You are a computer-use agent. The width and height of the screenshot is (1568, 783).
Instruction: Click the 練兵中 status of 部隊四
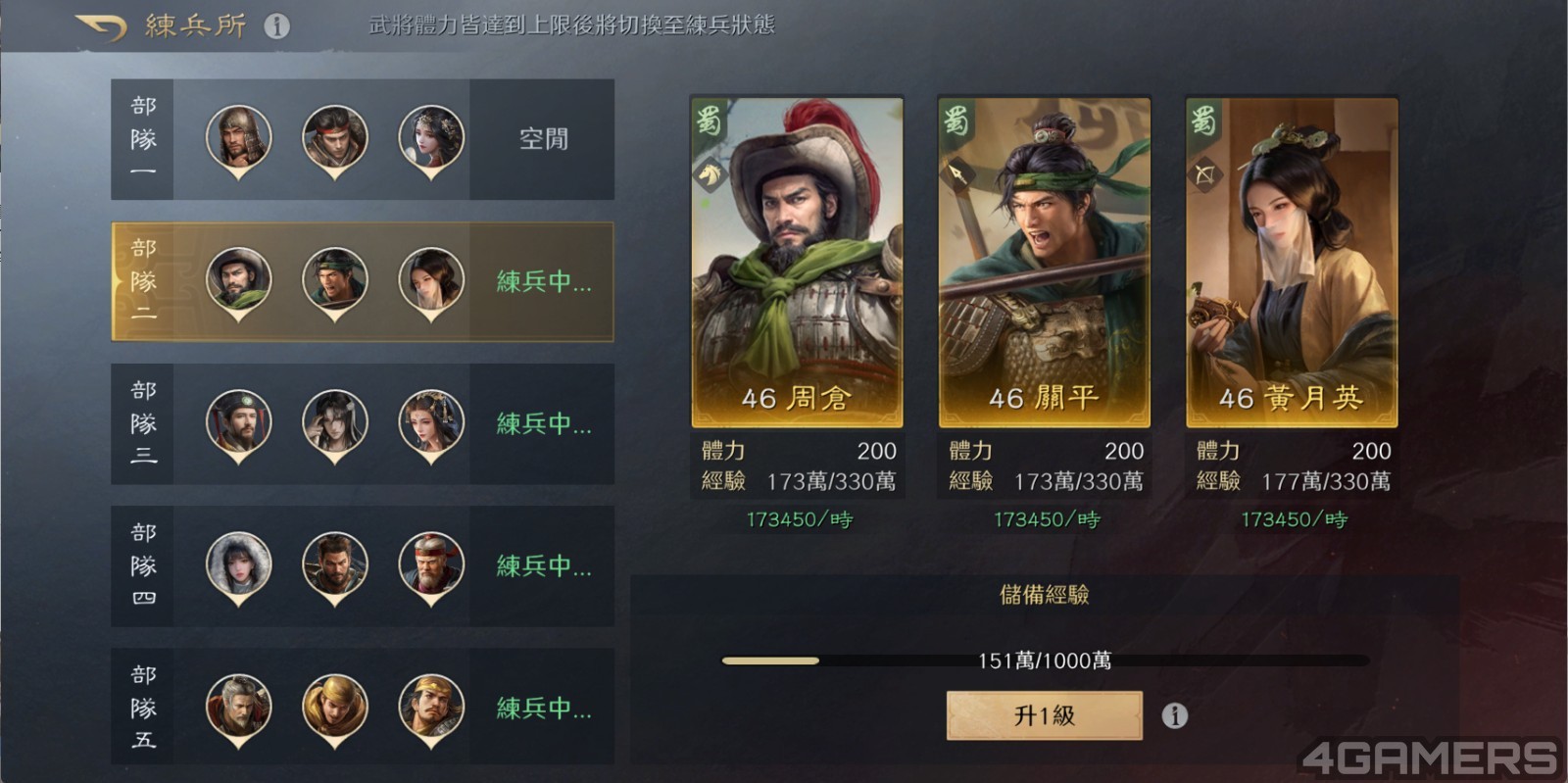[x=542, y=566]
